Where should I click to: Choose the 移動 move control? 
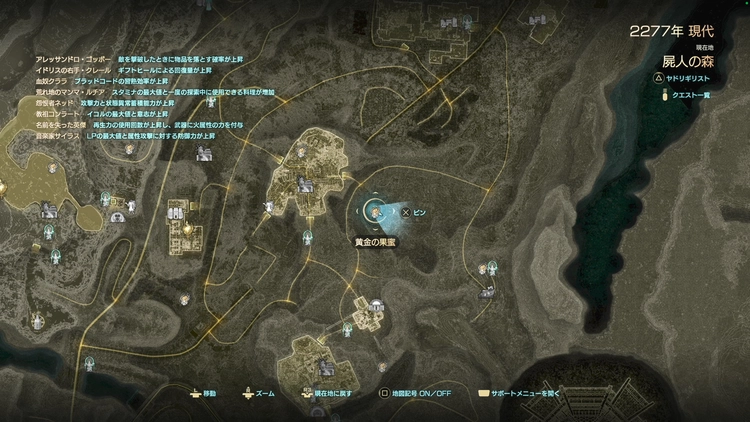(202, 394)
